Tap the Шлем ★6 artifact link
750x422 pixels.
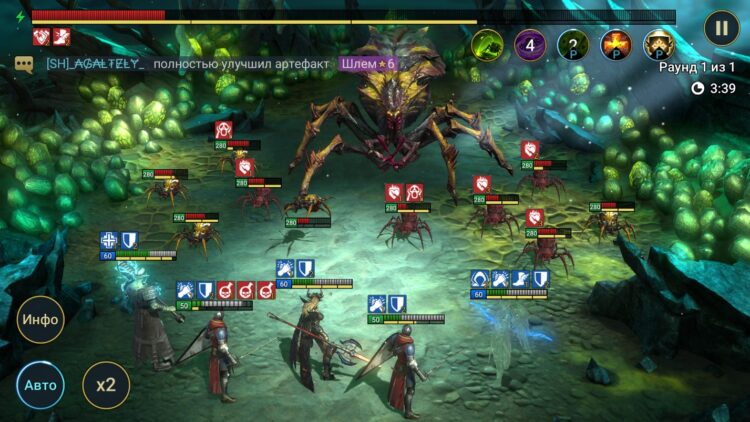[x=368, y=64]
